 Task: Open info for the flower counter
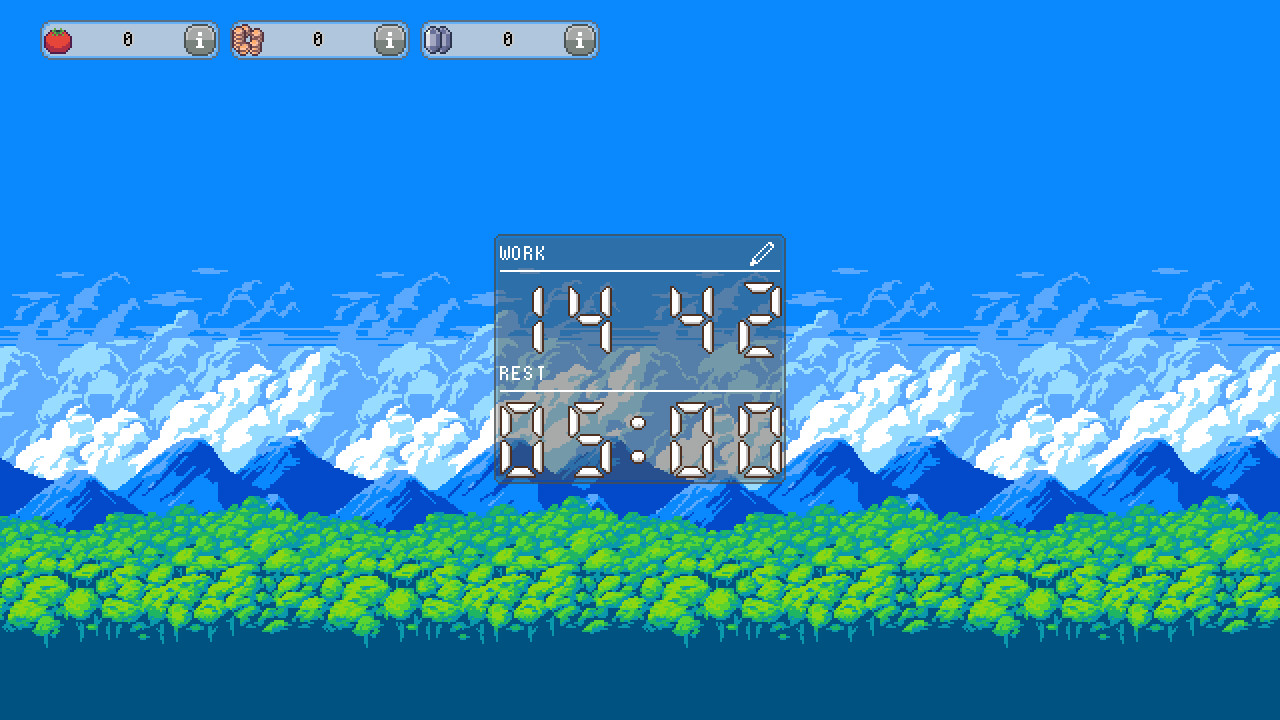388,41
